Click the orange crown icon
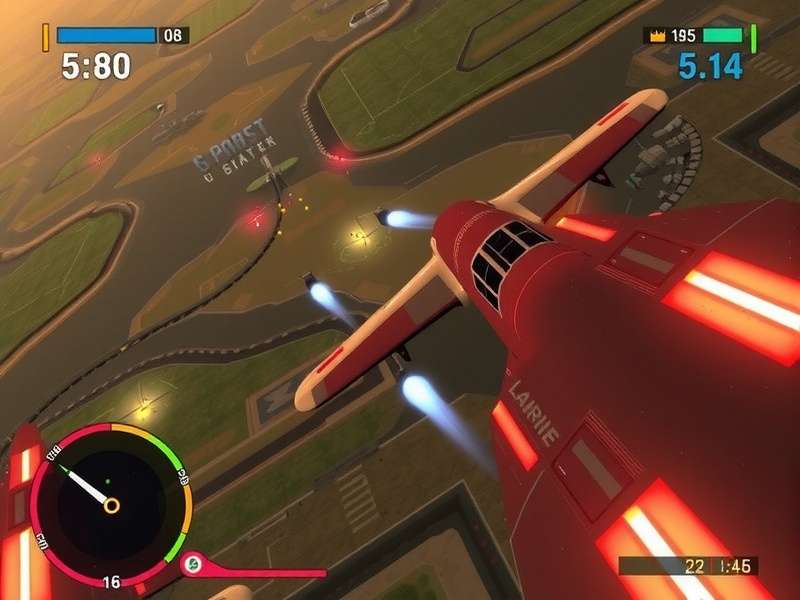This screenshot has height=600, width=800. [x=657, y=35]
